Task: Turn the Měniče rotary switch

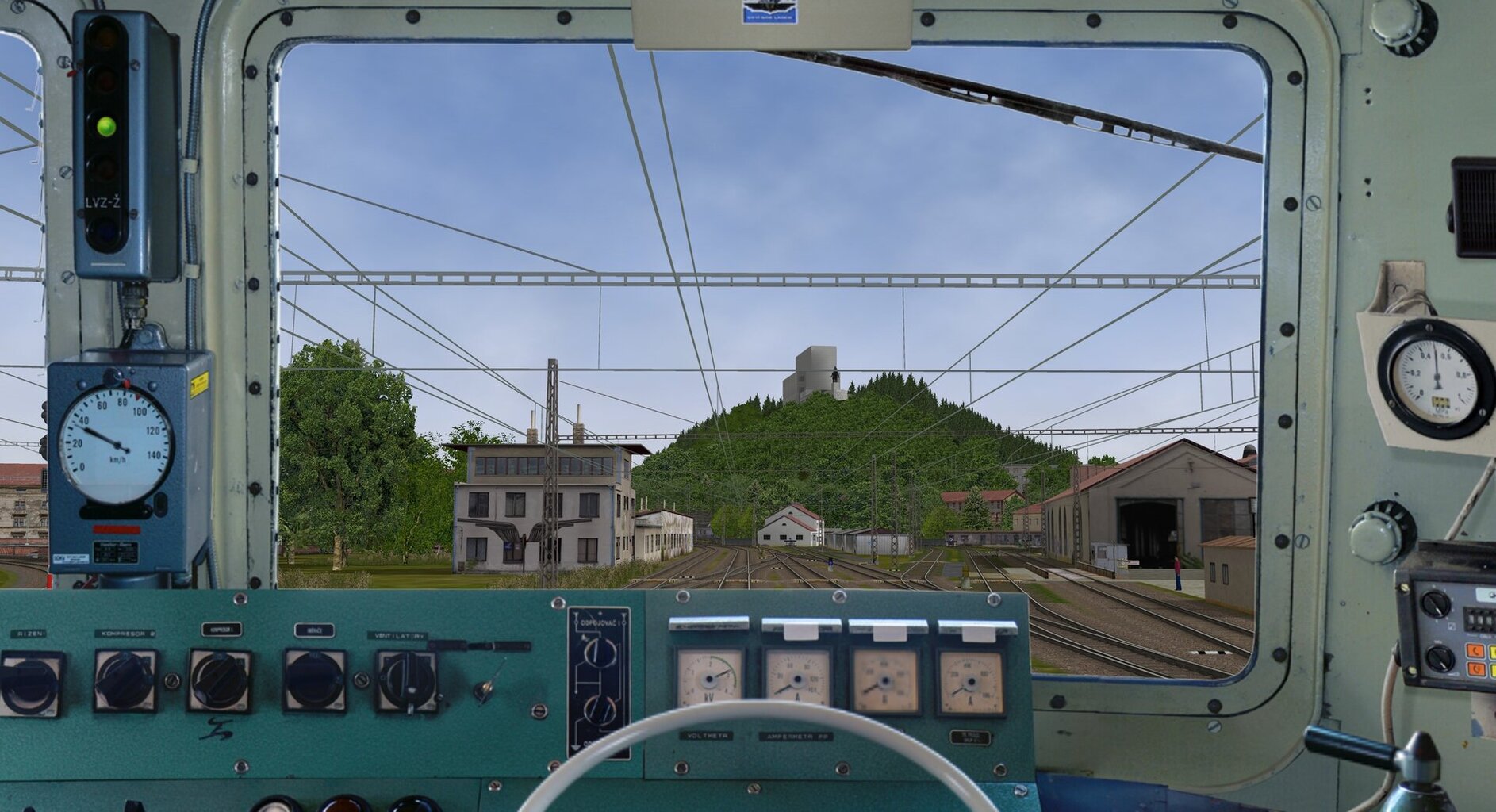Action: (315, 680)
